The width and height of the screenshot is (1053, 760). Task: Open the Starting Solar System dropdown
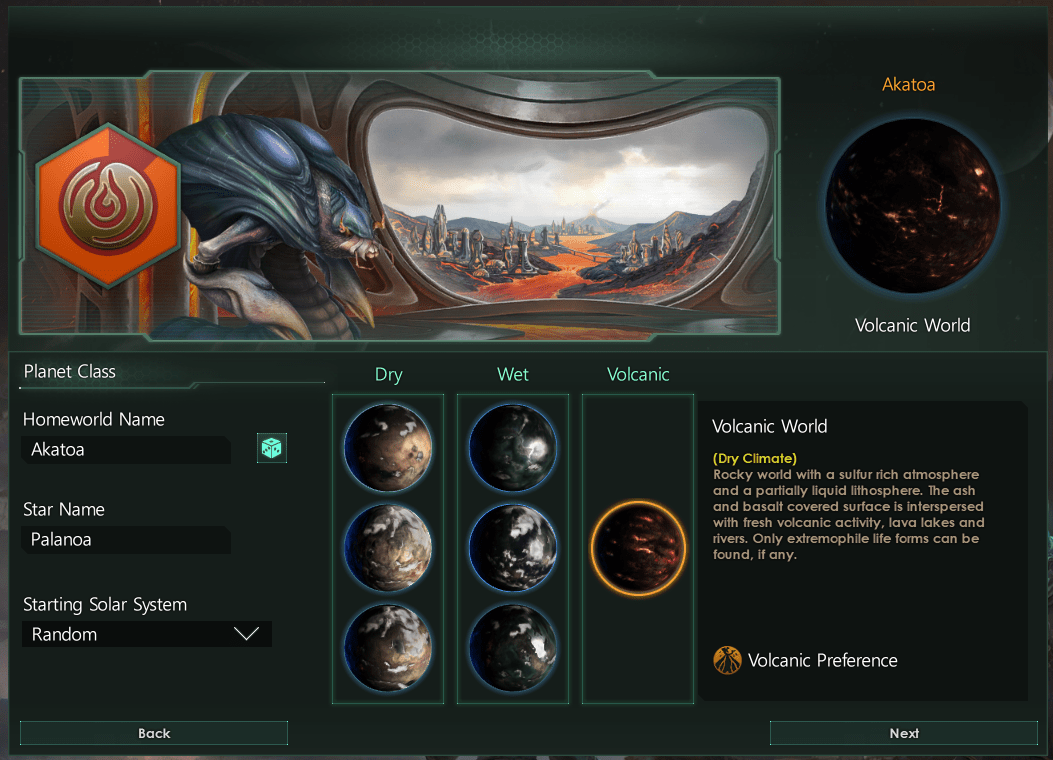tap(147, 634)
